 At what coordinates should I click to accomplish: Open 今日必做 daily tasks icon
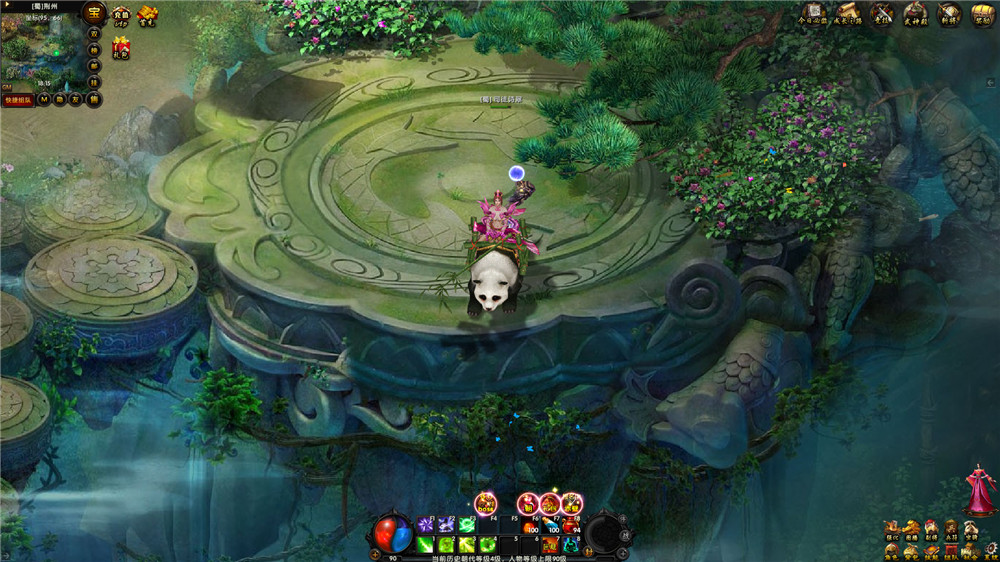(x=813, y=14)
